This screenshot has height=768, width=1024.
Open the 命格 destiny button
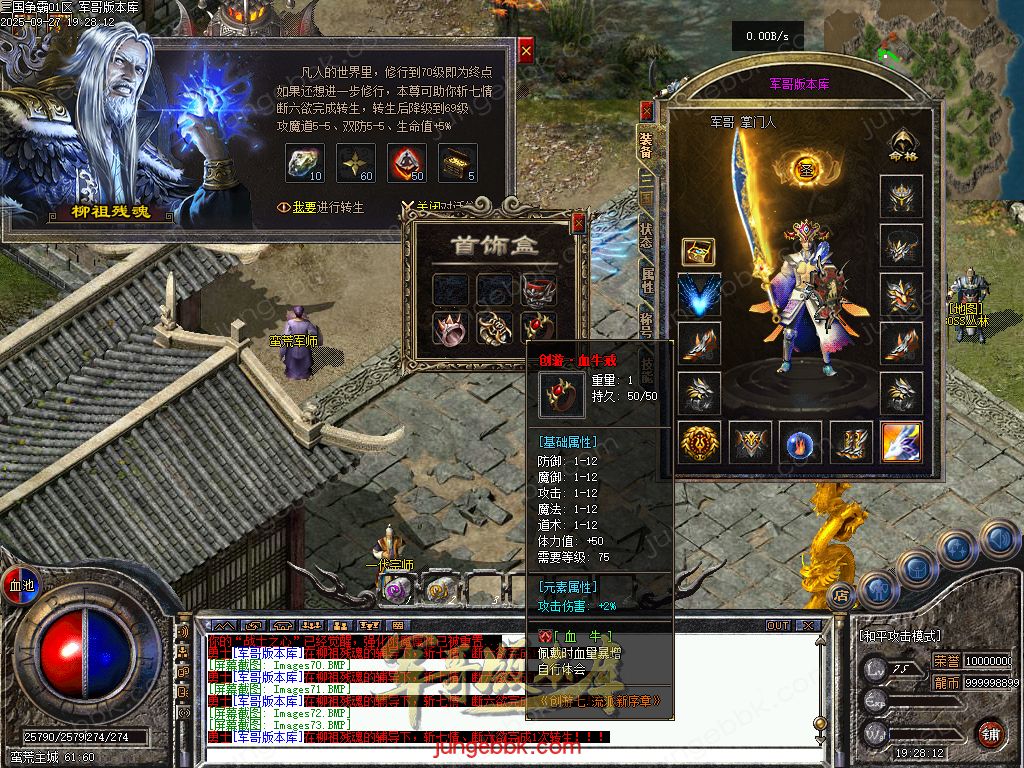click(x=902, y=146)
